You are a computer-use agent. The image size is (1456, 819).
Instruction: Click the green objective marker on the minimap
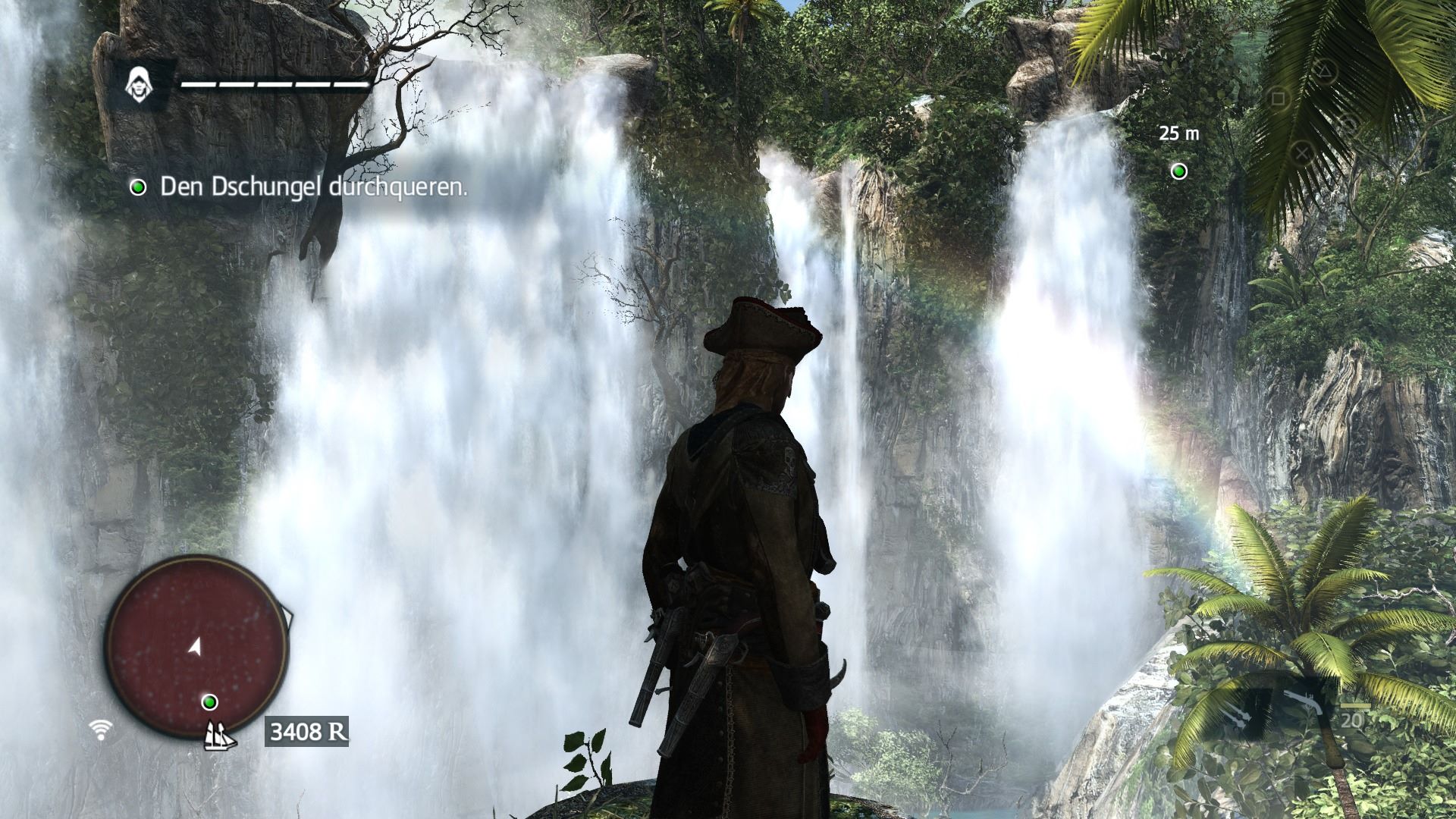click(x=210, y=701)
